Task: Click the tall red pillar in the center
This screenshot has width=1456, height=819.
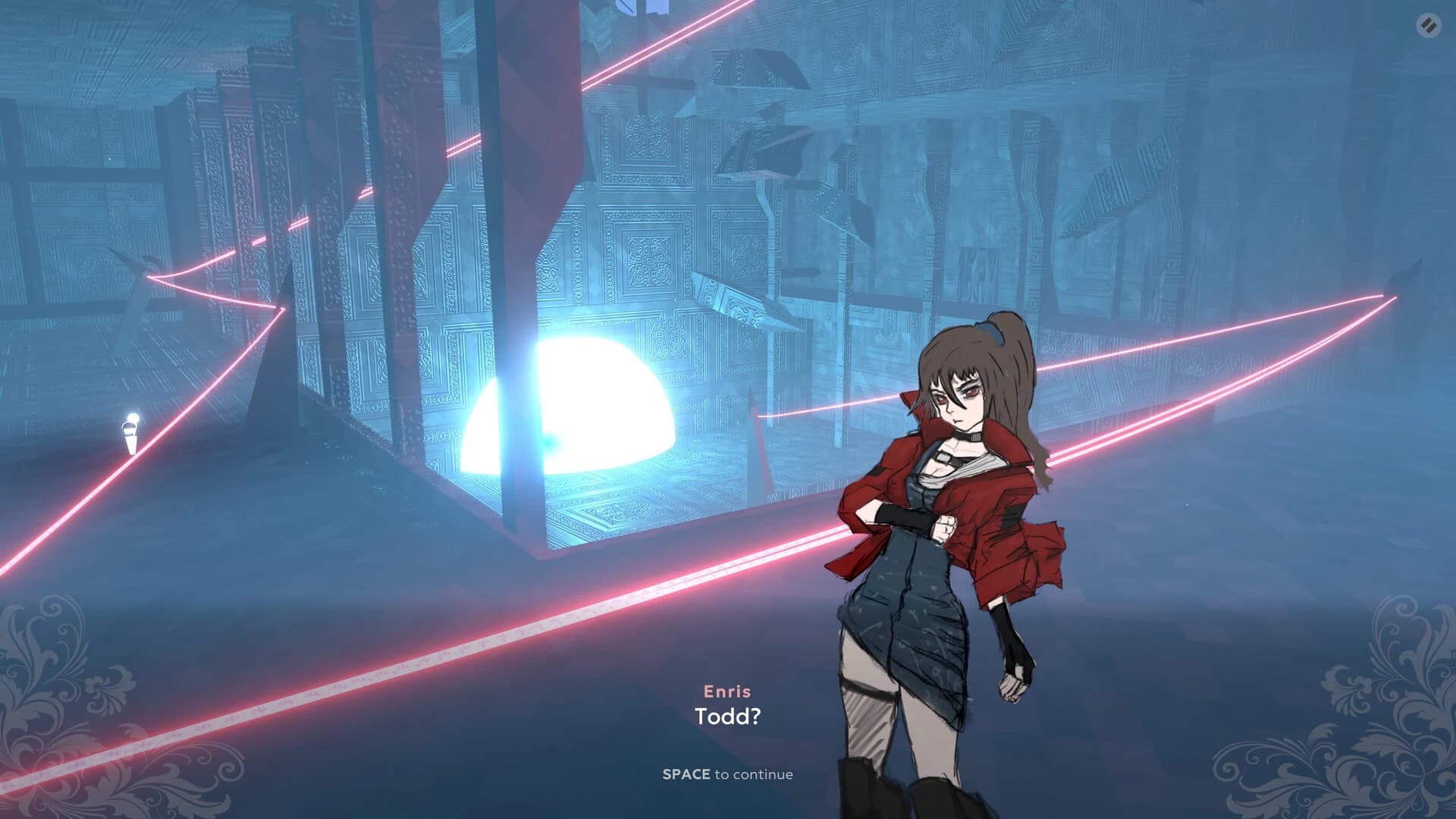Action: click(x=531, y=152)
